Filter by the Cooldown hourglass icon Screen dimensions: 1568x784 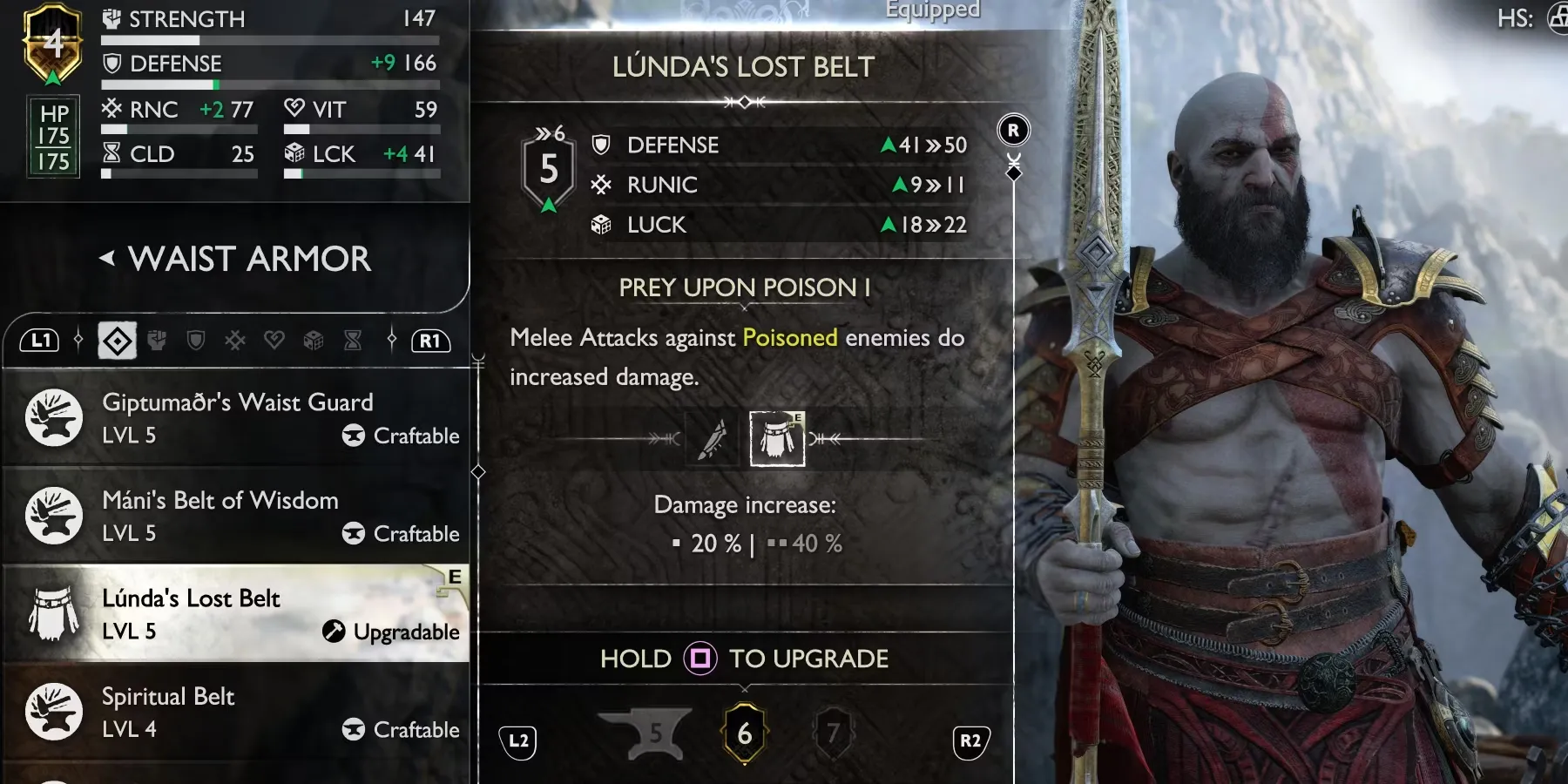[x=353, y=341]
